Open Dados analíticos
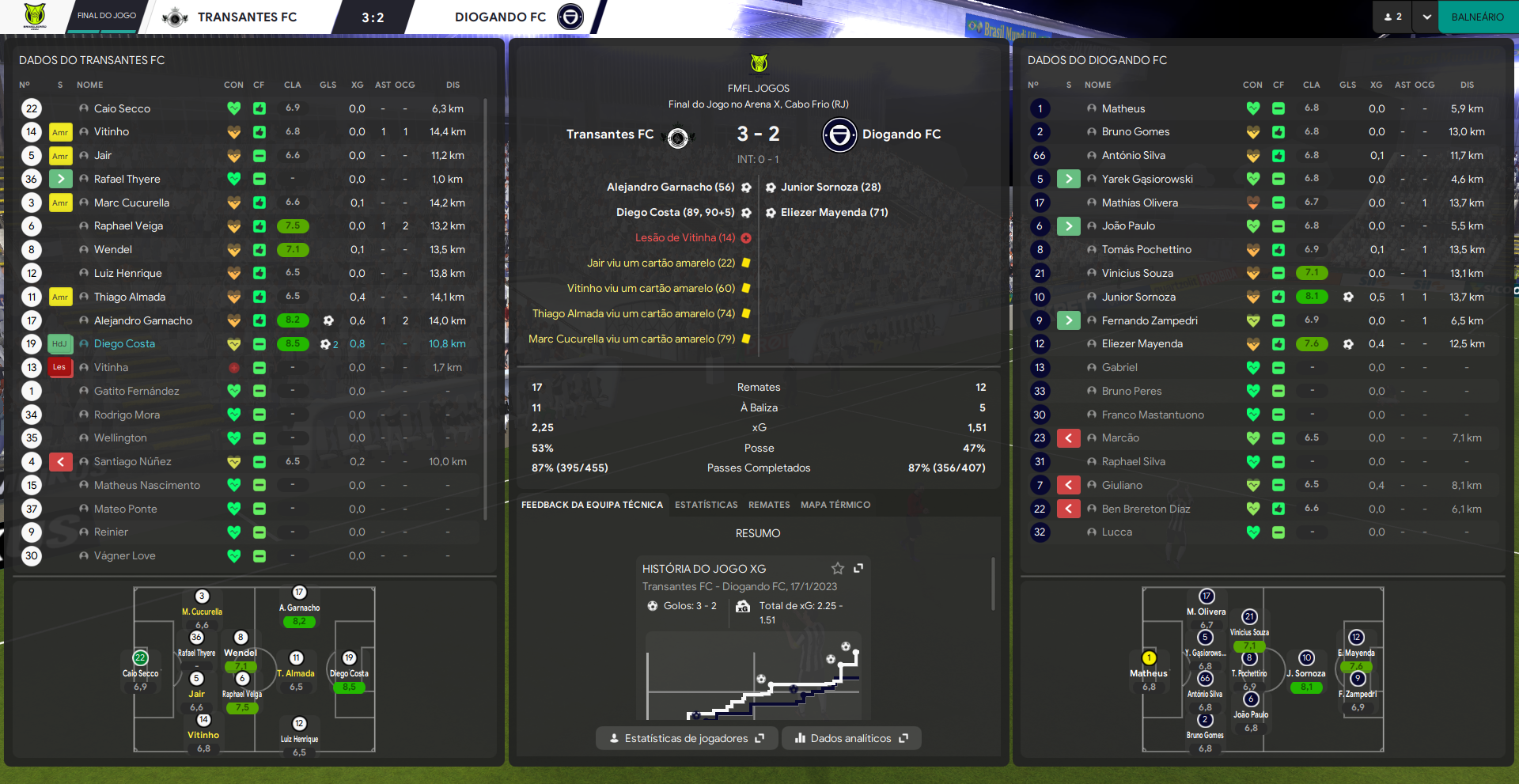Viewport: 1519px width, 784px height. (x=851, y=738)
